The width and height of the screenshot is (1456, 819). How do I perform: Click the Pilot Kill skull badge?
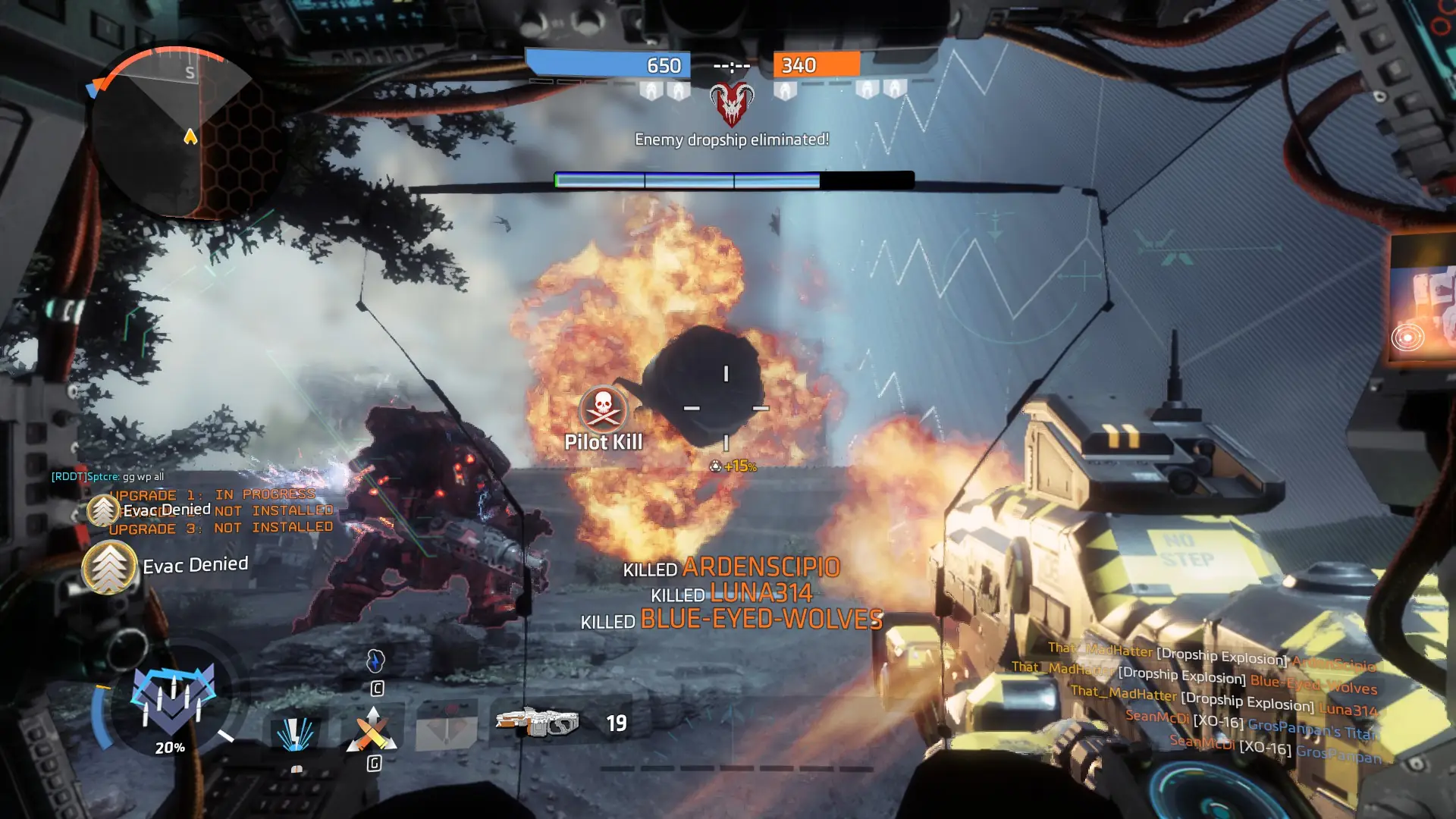(603, 409)
